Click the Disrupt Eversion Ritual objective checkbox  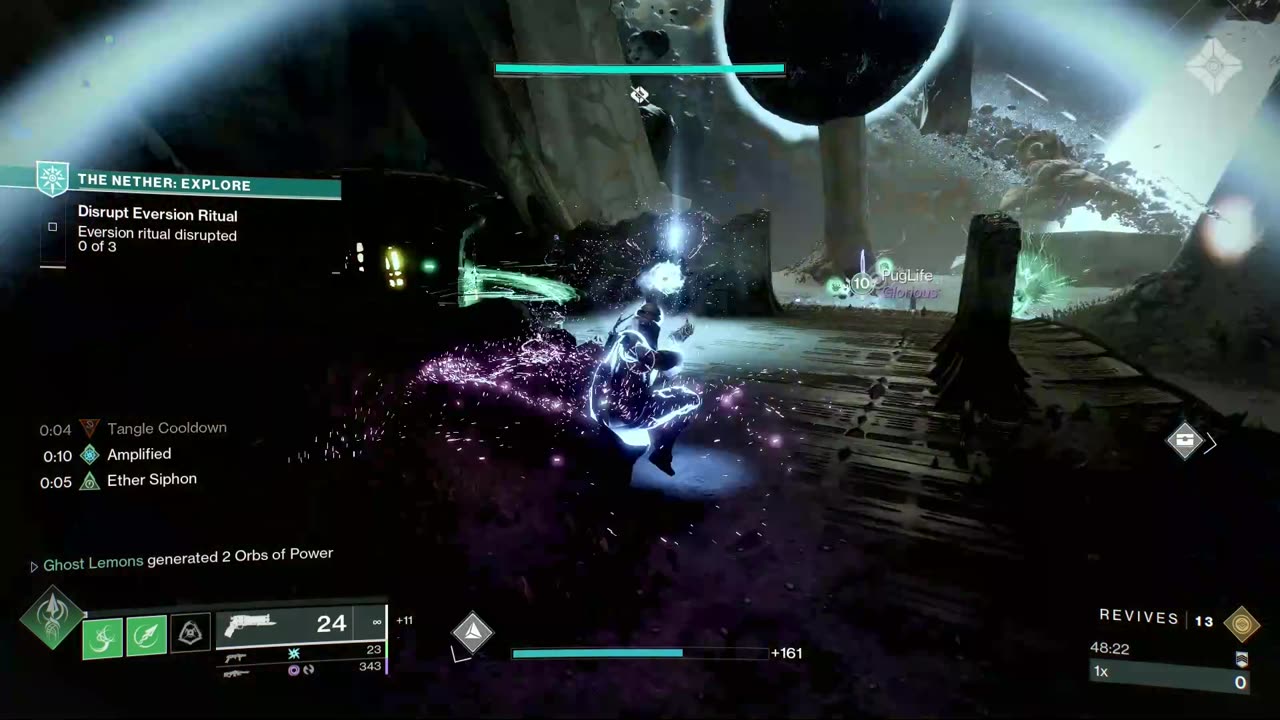(53, 227)
